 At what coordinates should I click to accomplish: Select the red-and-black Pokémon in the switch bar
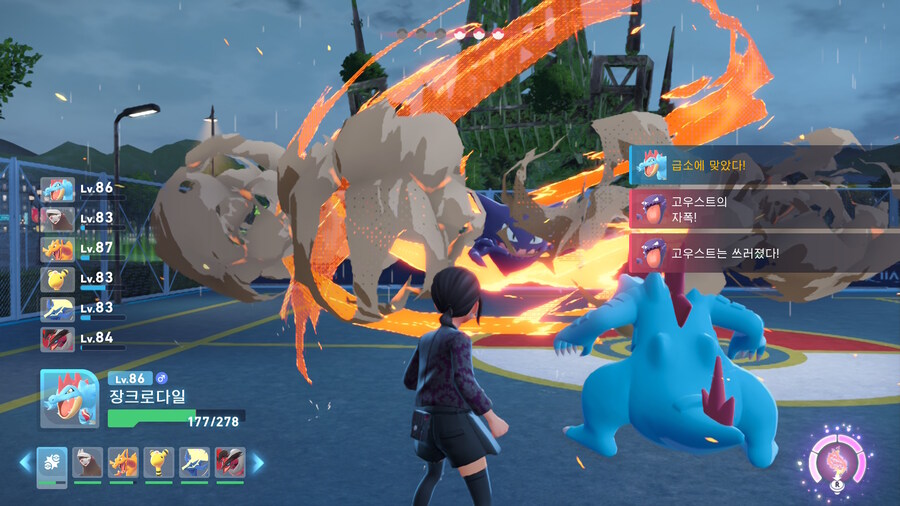click(x=229, y=461)
